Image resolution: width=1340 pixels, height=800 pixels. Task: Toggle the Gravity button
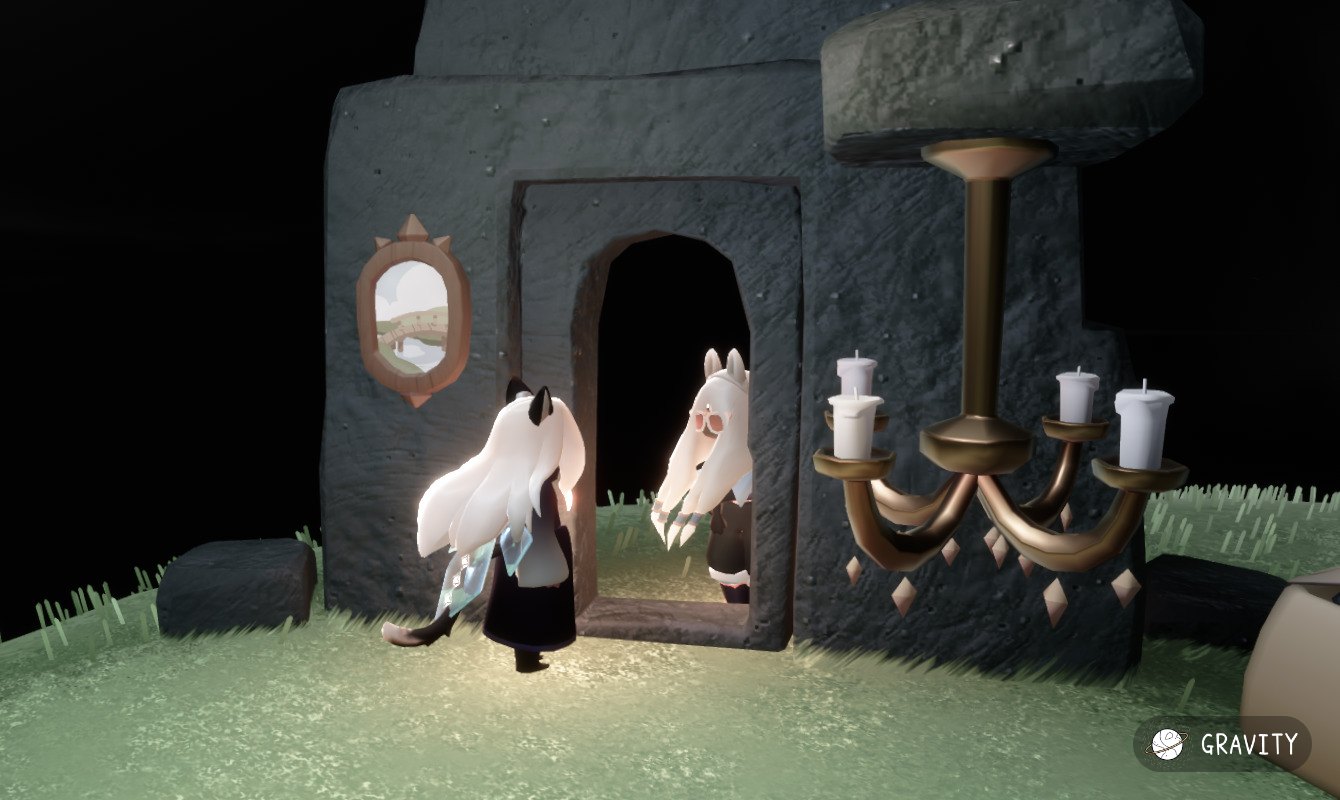point(1222,744)
